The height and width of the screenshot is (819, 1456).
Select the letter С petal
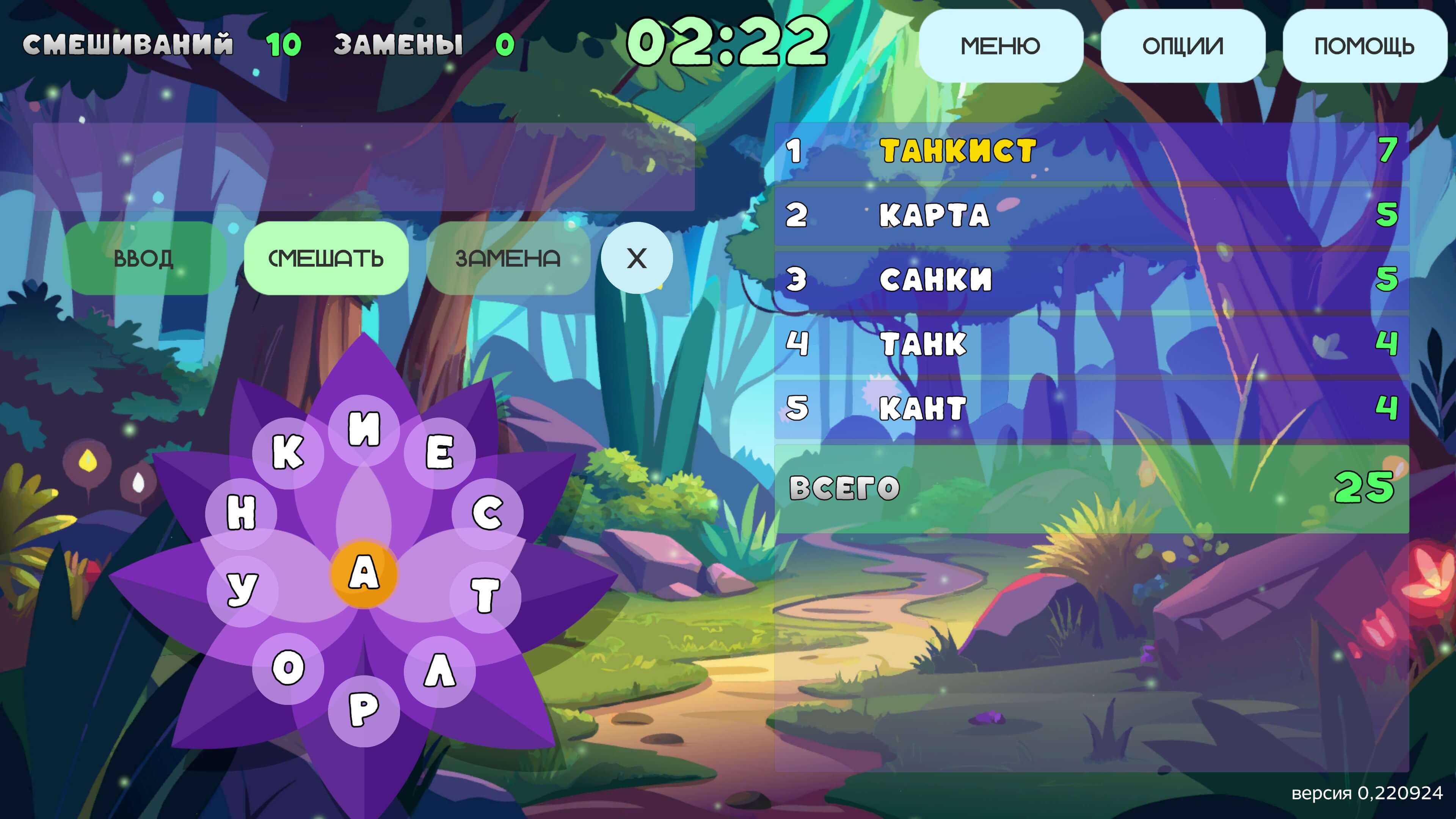[x=487, y=513]
